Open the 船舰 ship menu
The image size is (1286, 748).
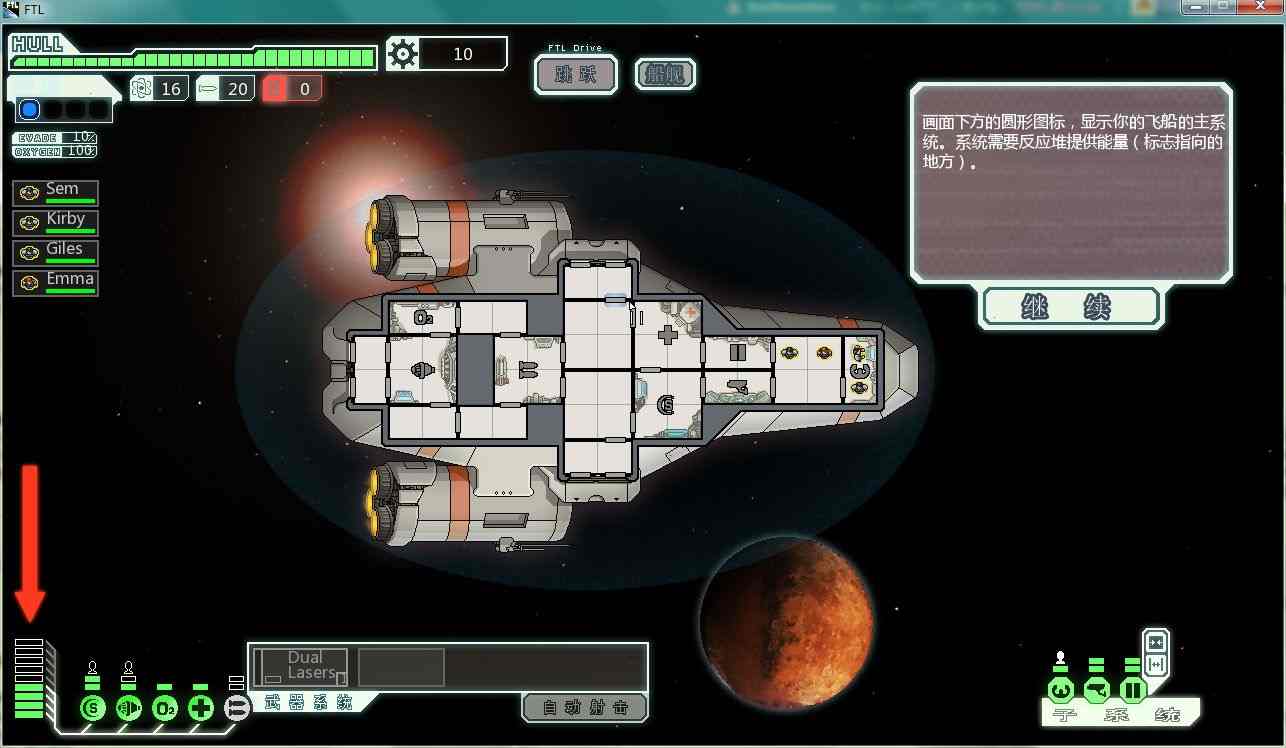665,75
